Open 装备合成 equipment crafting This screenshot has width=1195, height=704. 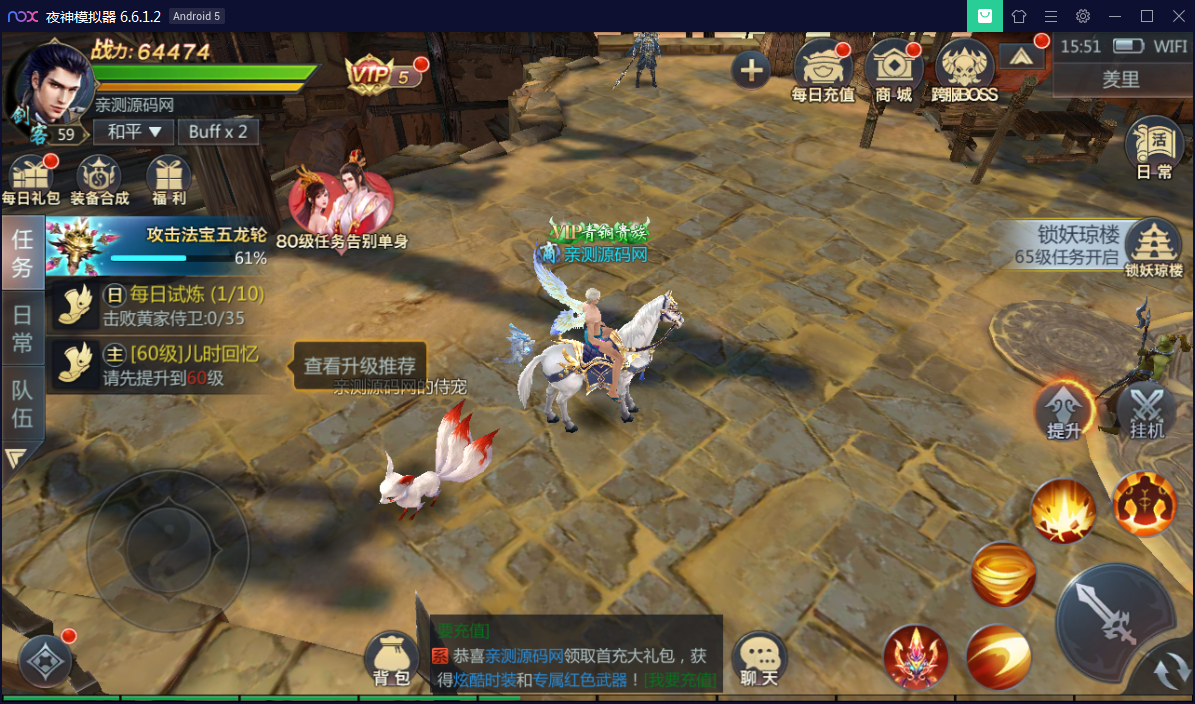99,180
